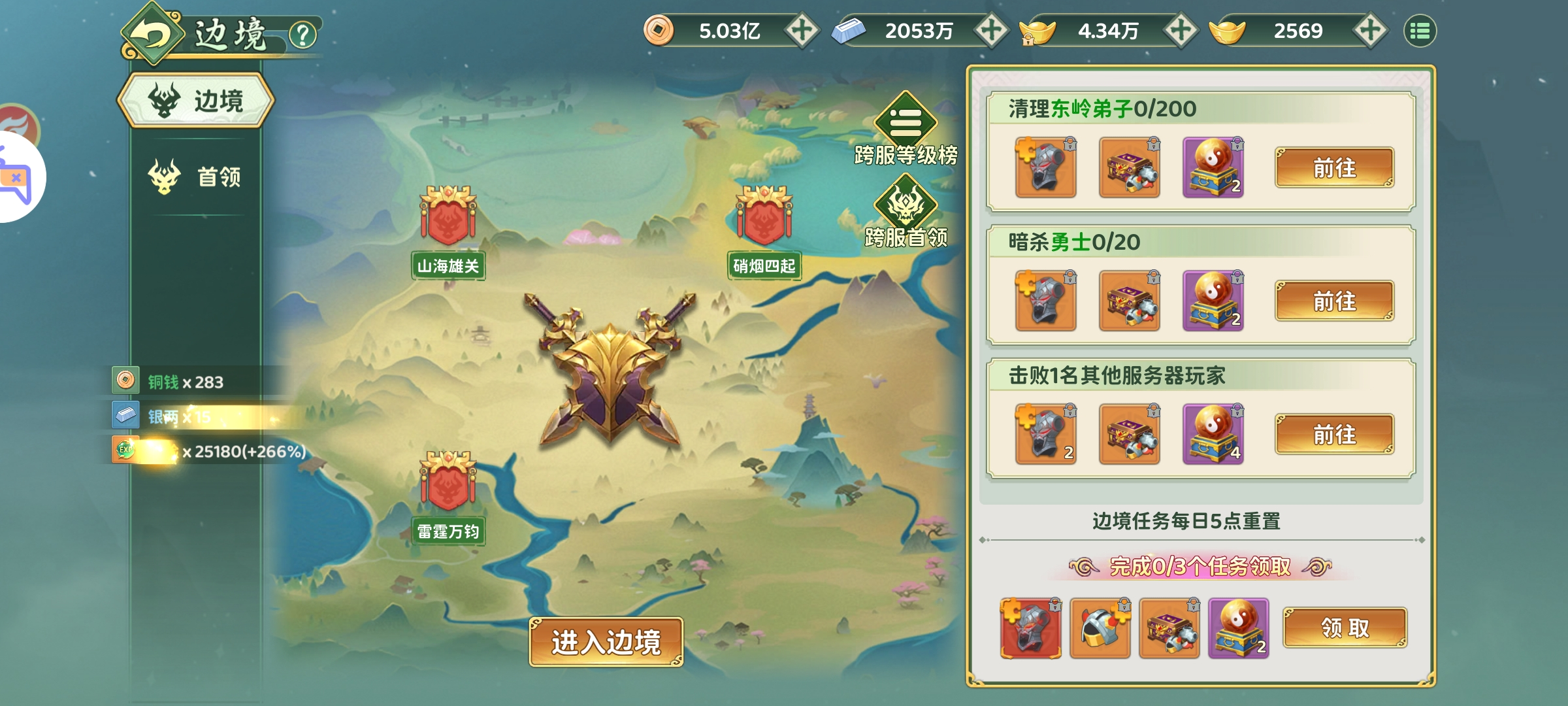The width and height of the screenshot is (1568, 706).
Task: Enter the border with 进入边境
Action: pyautogui.click(x=606, y=642)
